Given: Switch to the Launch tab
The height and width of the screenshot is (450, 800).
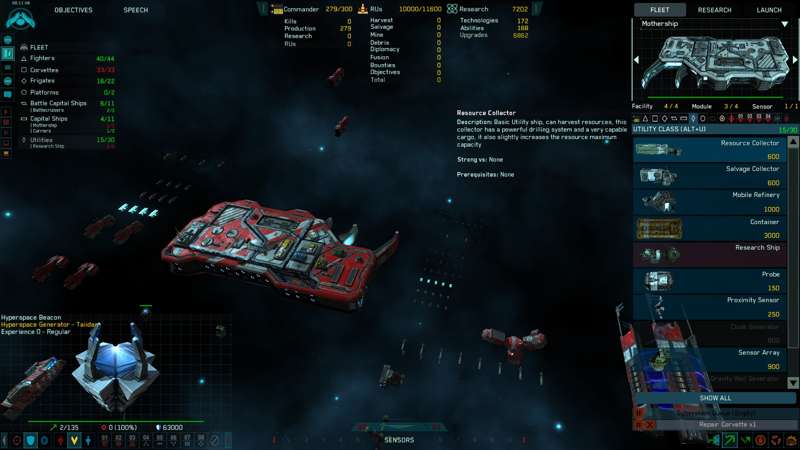Looking at the screenshot, I should 768,10.
